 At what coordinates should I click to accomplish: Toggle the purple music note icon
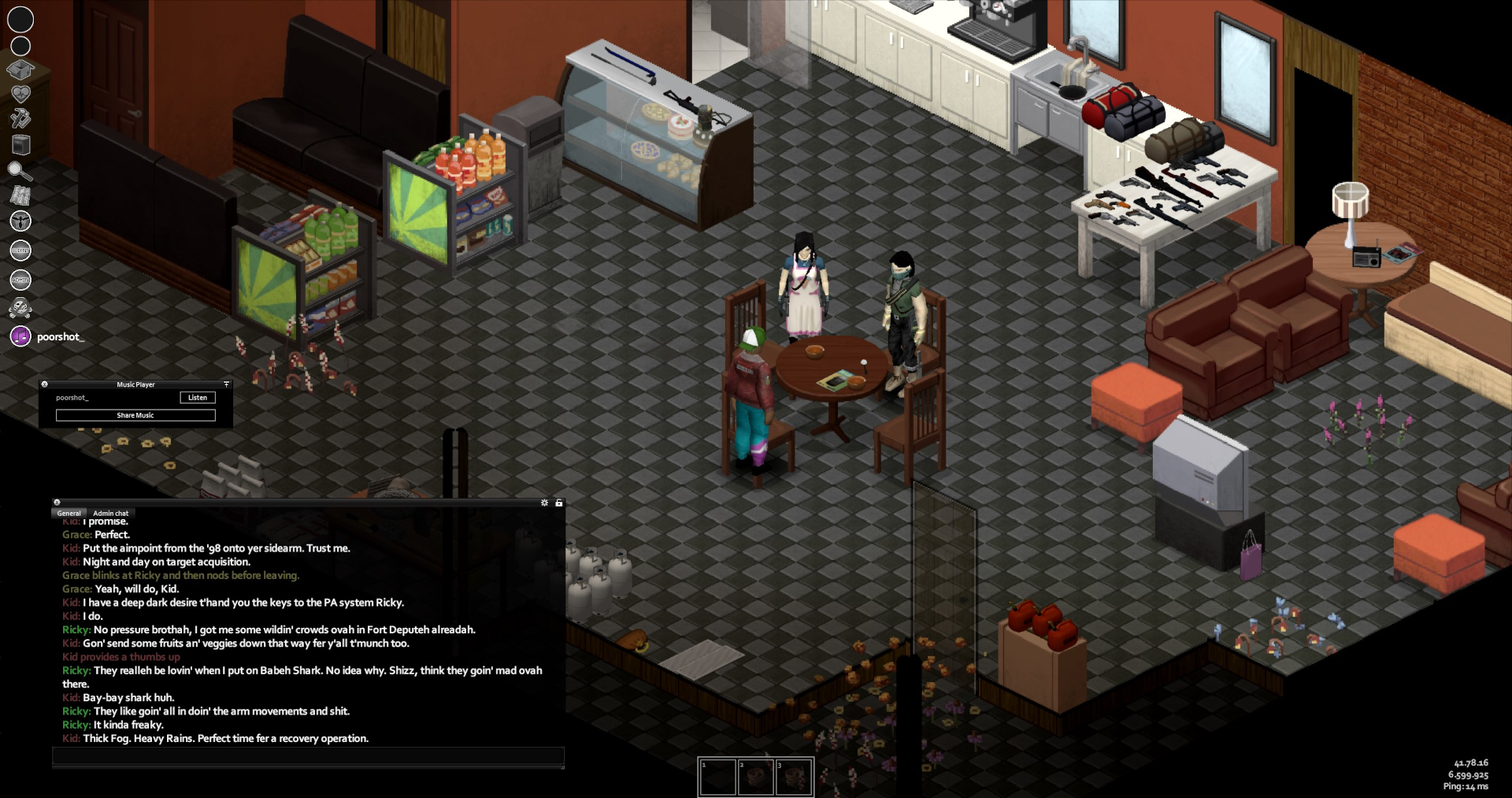(20, 336)
